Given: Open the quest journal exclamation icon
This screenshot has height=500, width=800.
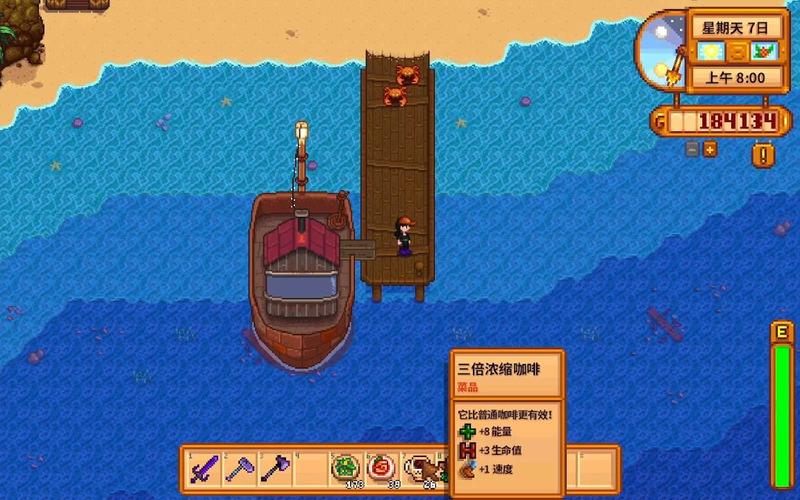Looking at the screenshot, I should [x=762, y=155].
